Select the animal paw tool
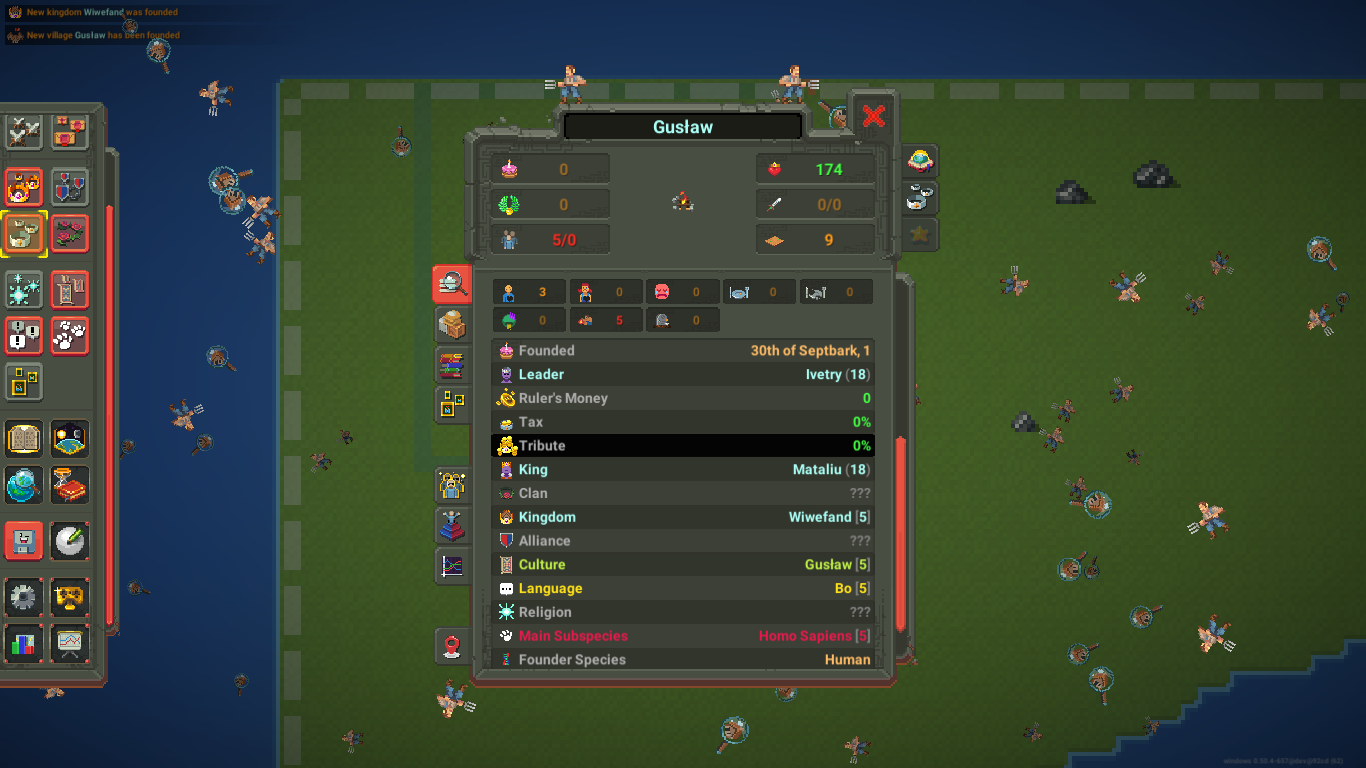1366x768 pixels. pos(70,337)
